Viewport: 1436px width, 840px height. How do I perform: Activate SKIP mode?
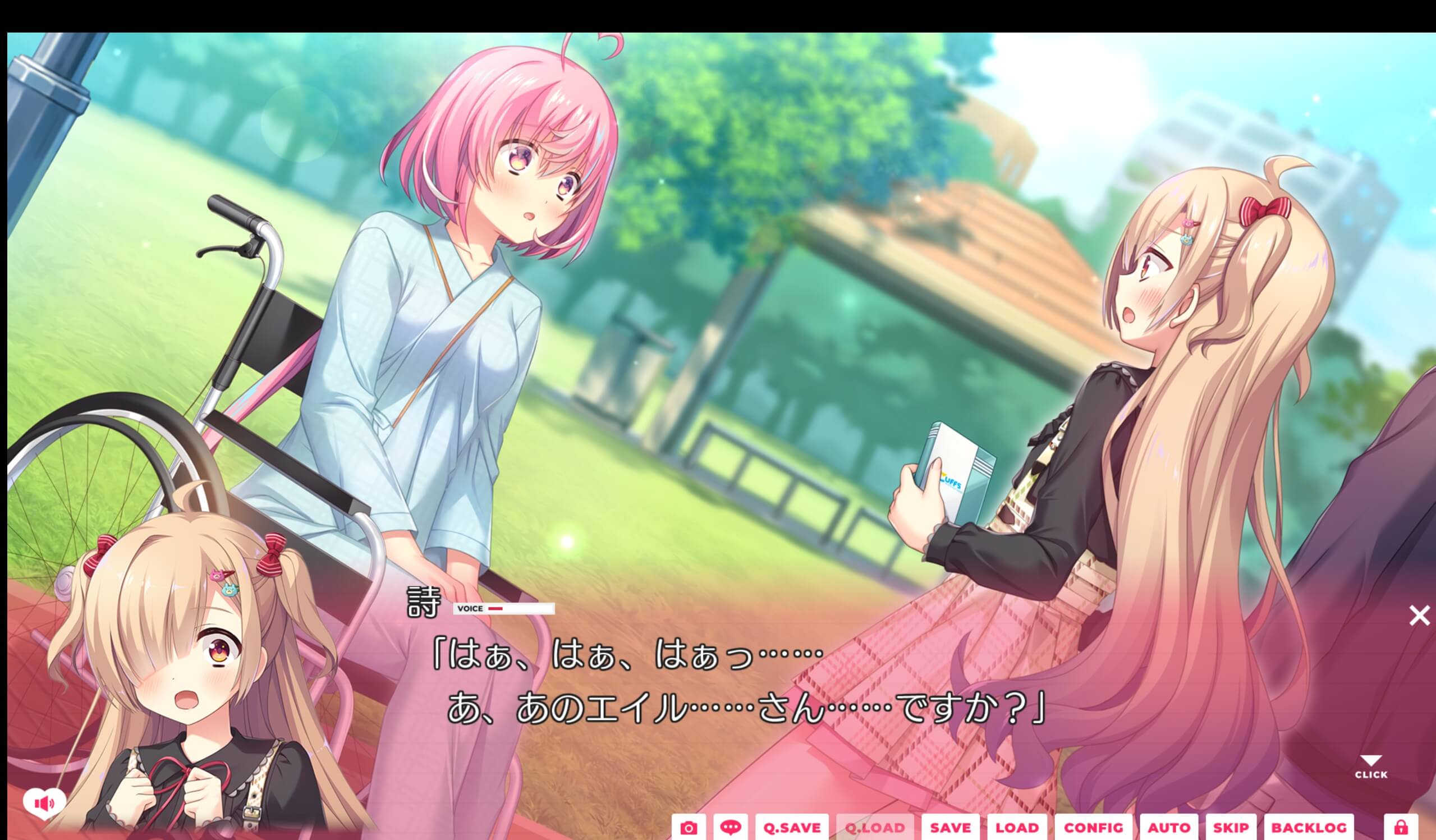[1231, 828]
